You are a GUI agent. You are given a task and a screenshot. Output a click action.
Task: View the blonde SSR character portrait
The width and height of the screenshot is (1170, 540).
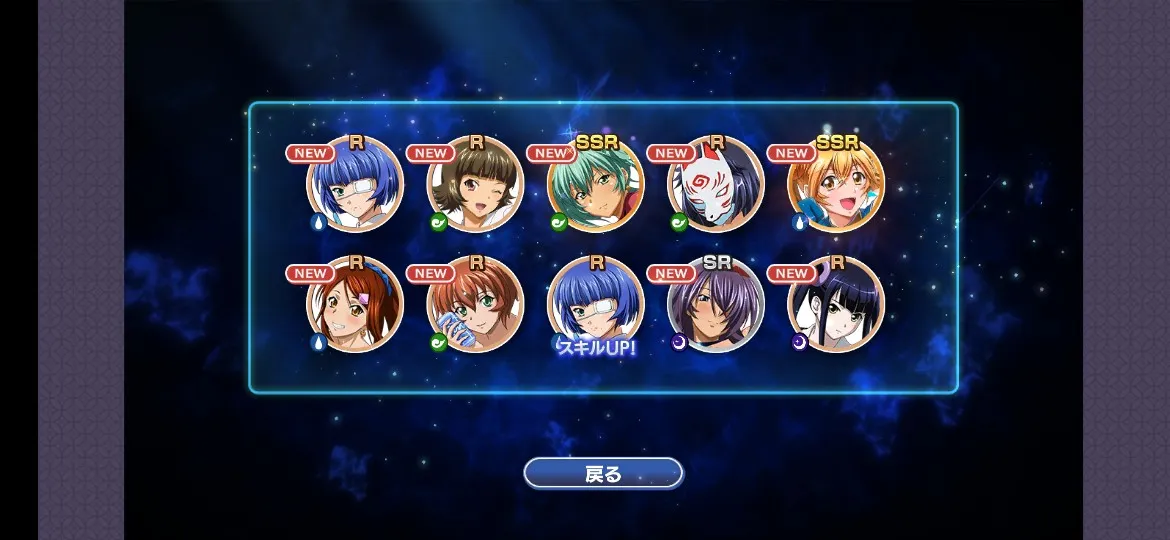836,185
